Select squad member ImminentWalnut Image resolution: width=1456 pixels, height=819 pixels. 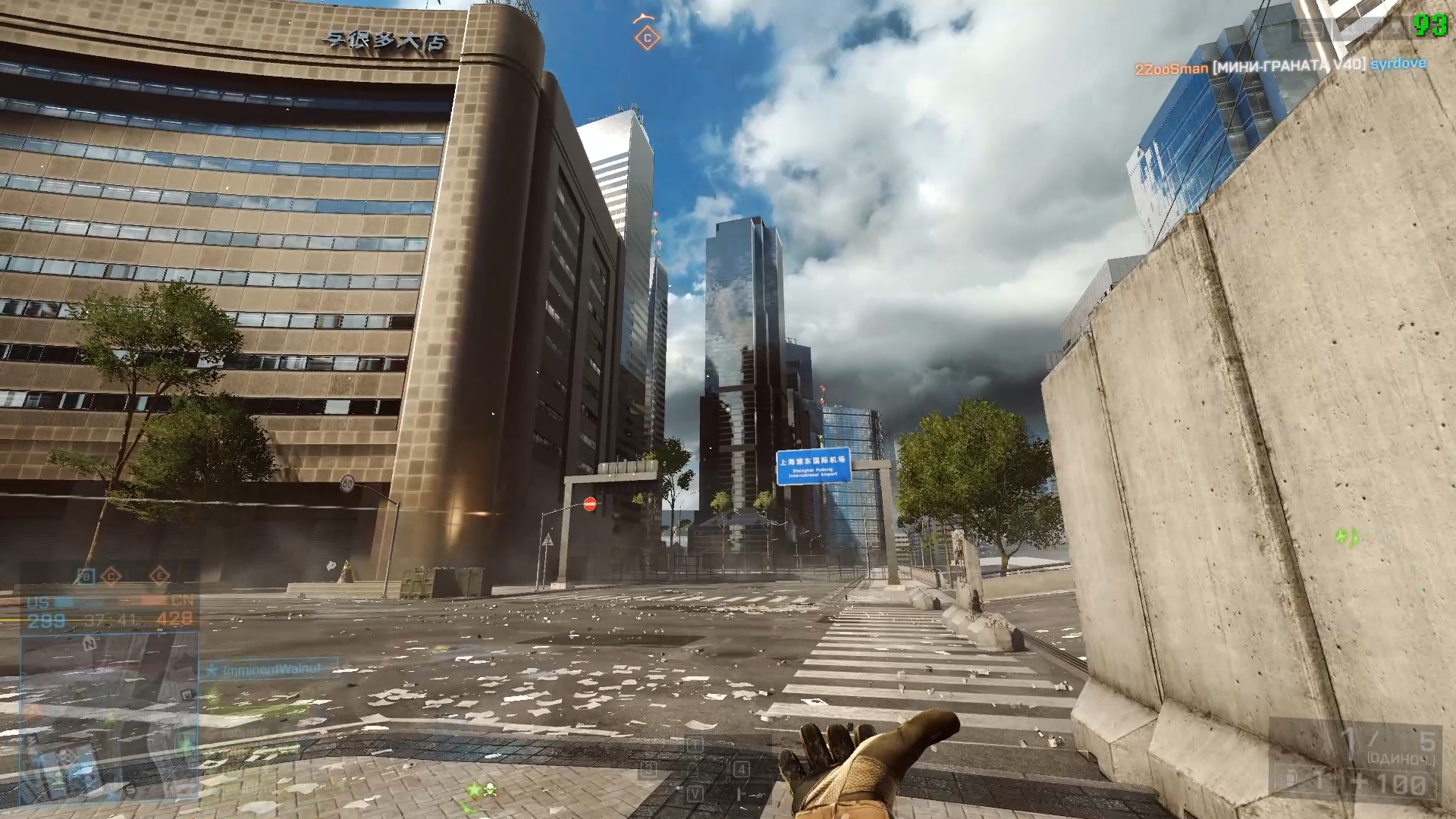[271, 670]
